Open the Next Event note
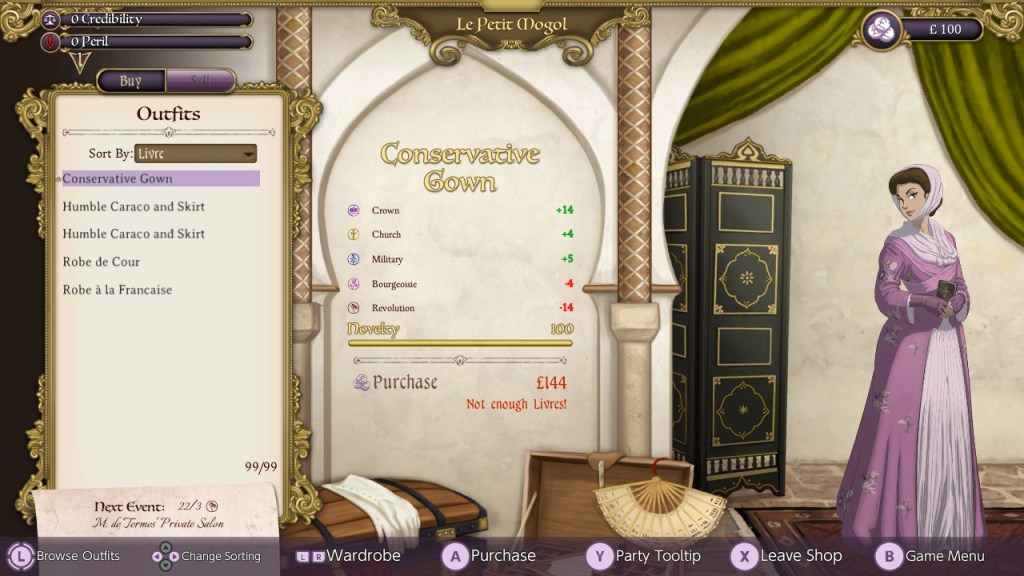1024x576 pixels. click(x=157, y=514)
